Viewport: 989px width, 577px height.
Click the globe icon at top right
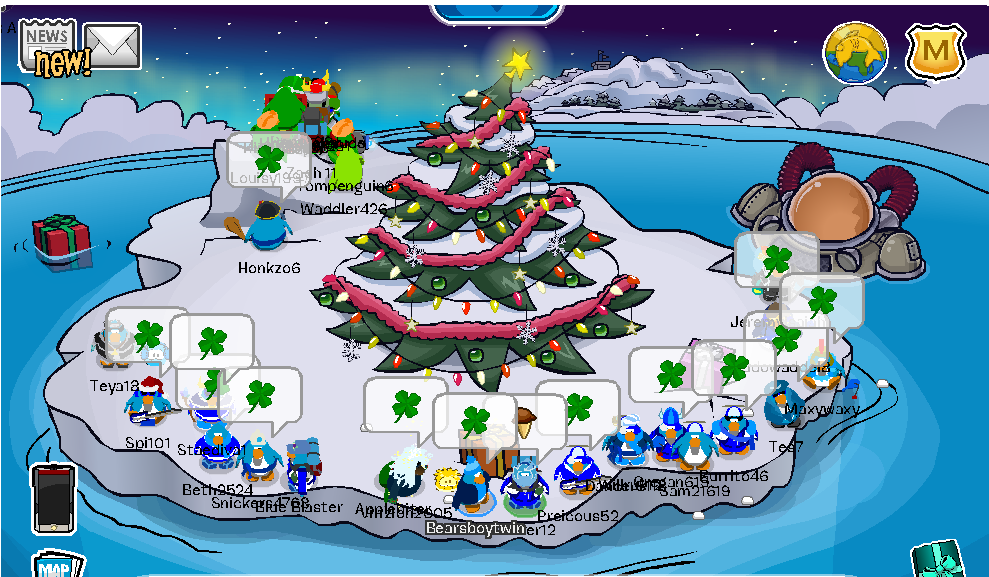click(x=856, y=52)
